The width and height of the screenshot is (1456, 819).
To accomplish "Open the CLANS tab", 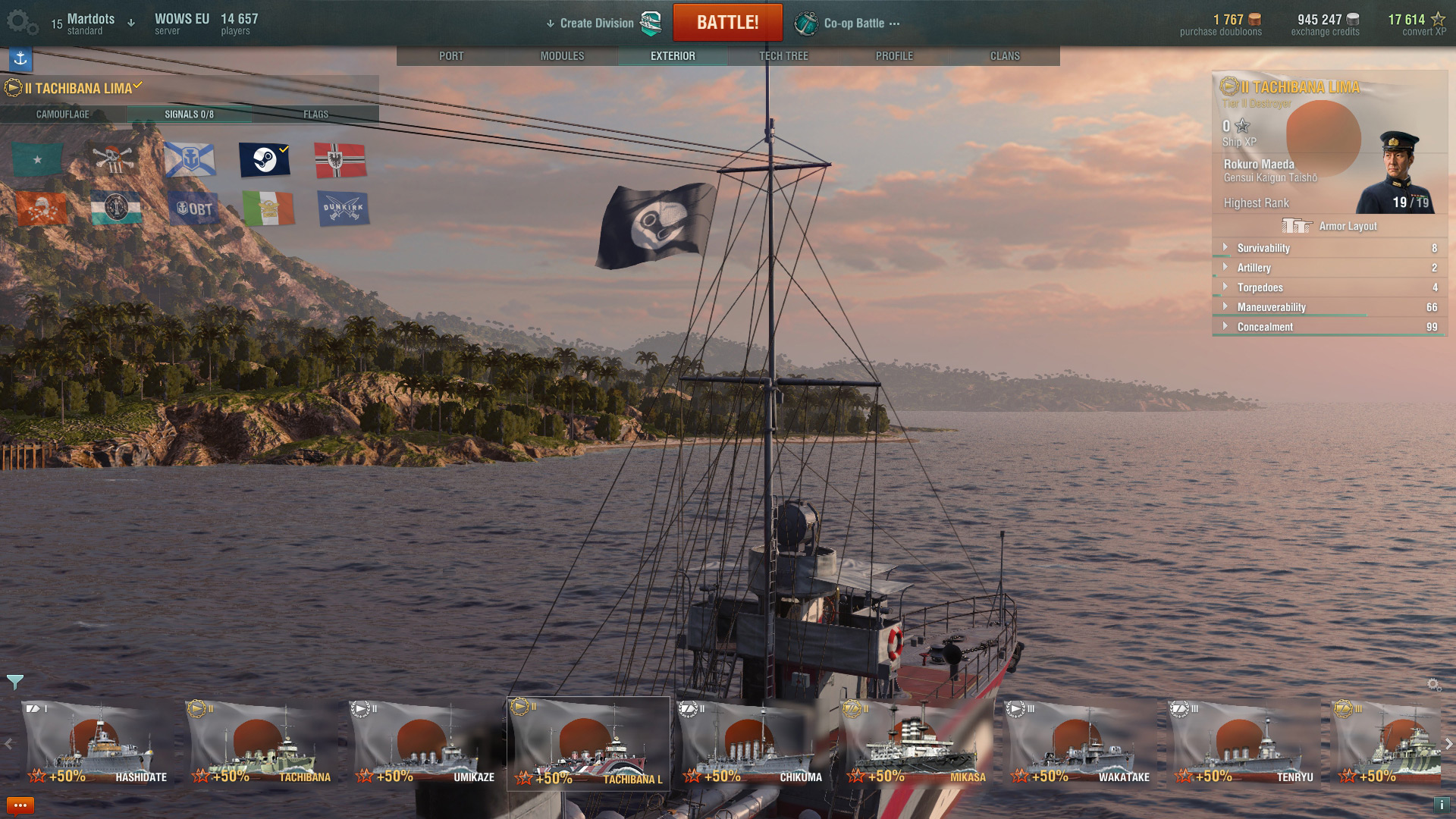I will [x=1005, y=56].
